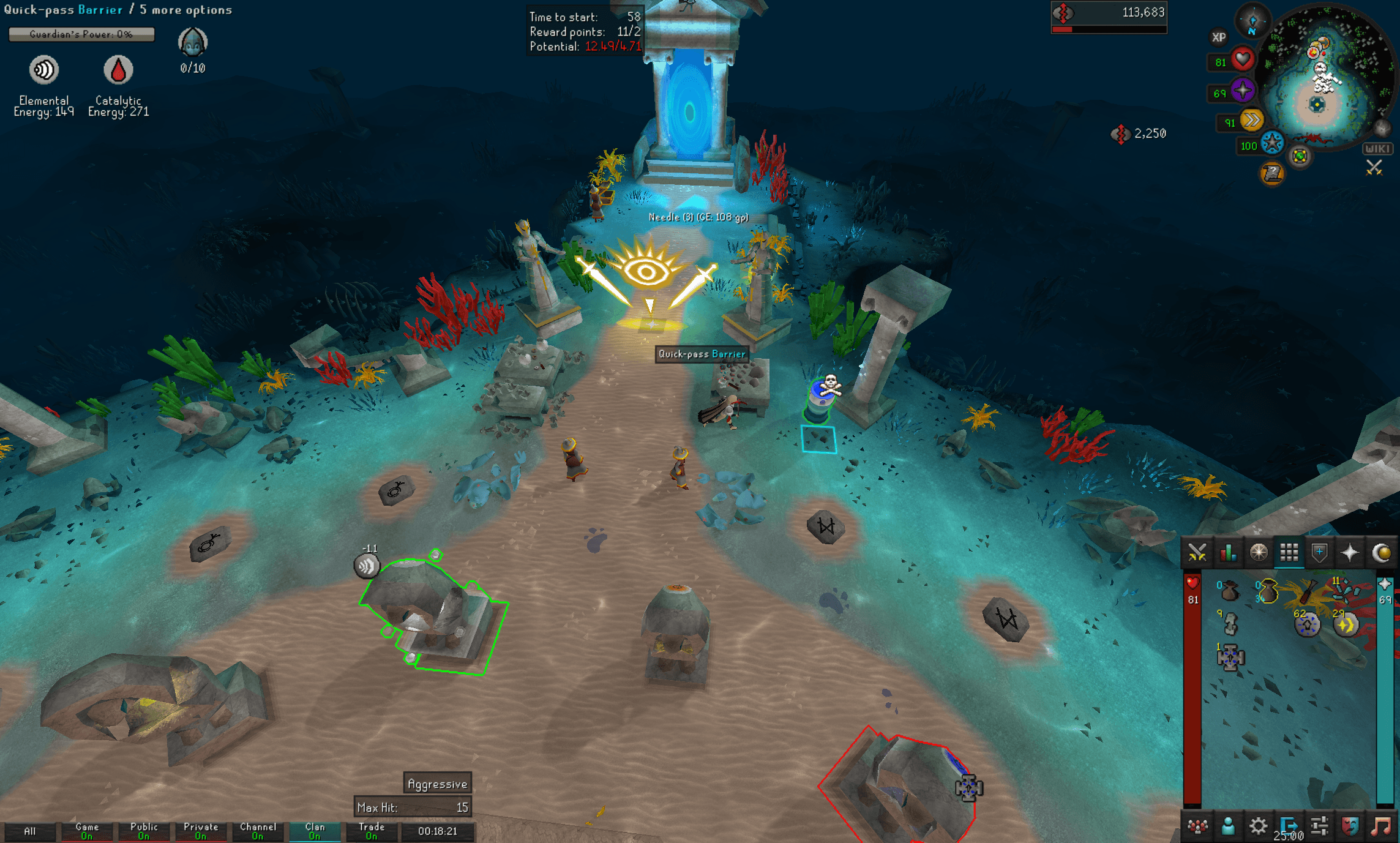Screen dimensions: 1400x843
Task: Select the Game chat tab
Action: tap(86, 831)
